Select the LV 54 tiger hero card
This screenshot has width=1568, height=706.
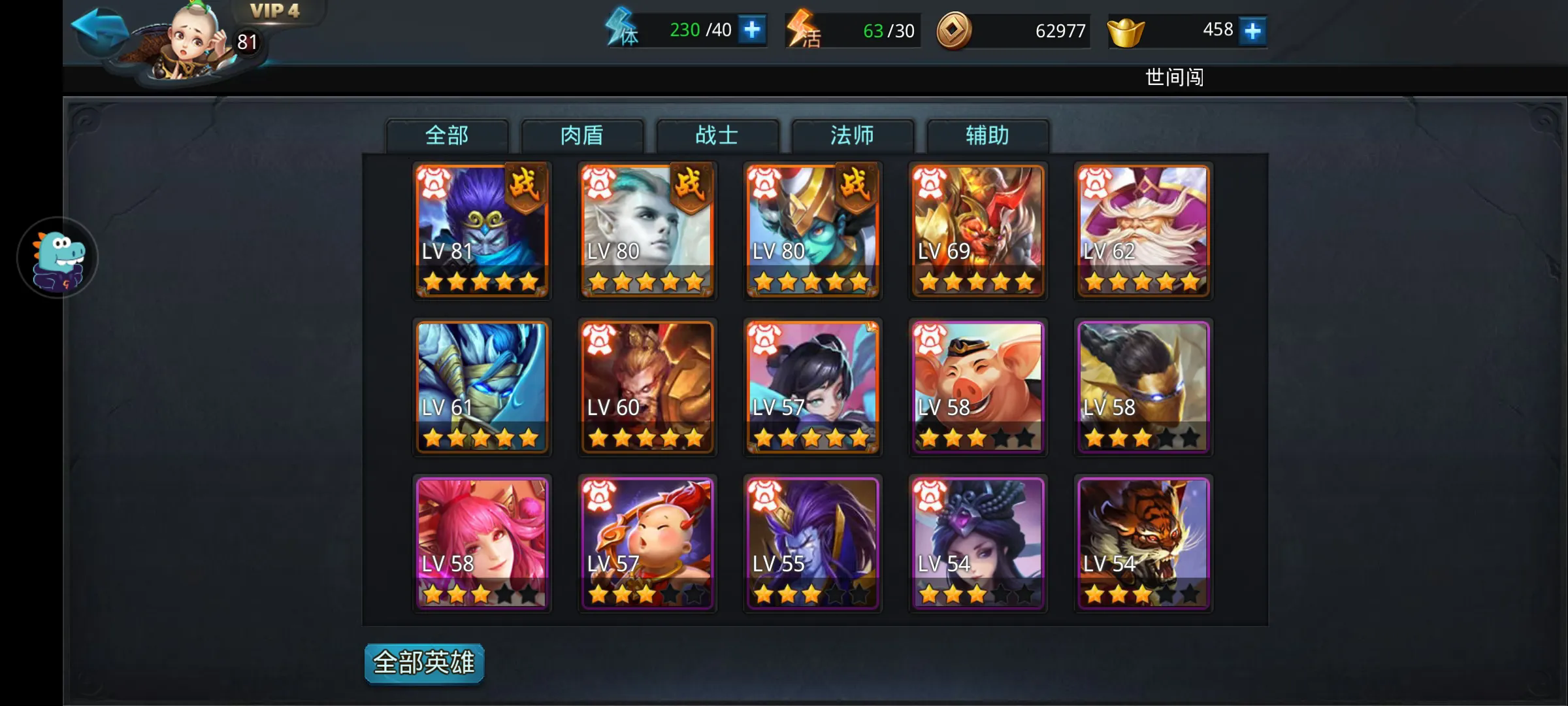1143,543
